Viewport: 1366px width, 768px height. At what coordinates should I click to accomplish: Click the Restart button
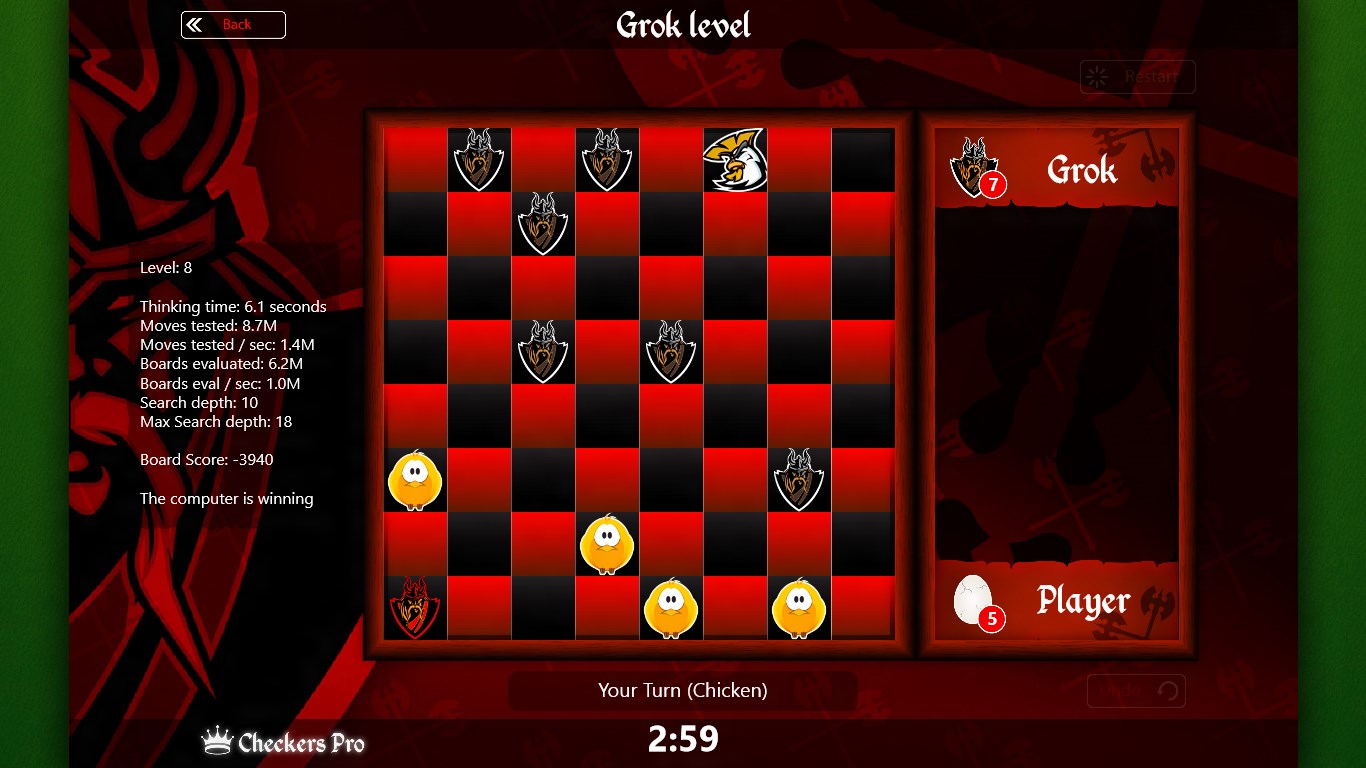click(1137, 77)
